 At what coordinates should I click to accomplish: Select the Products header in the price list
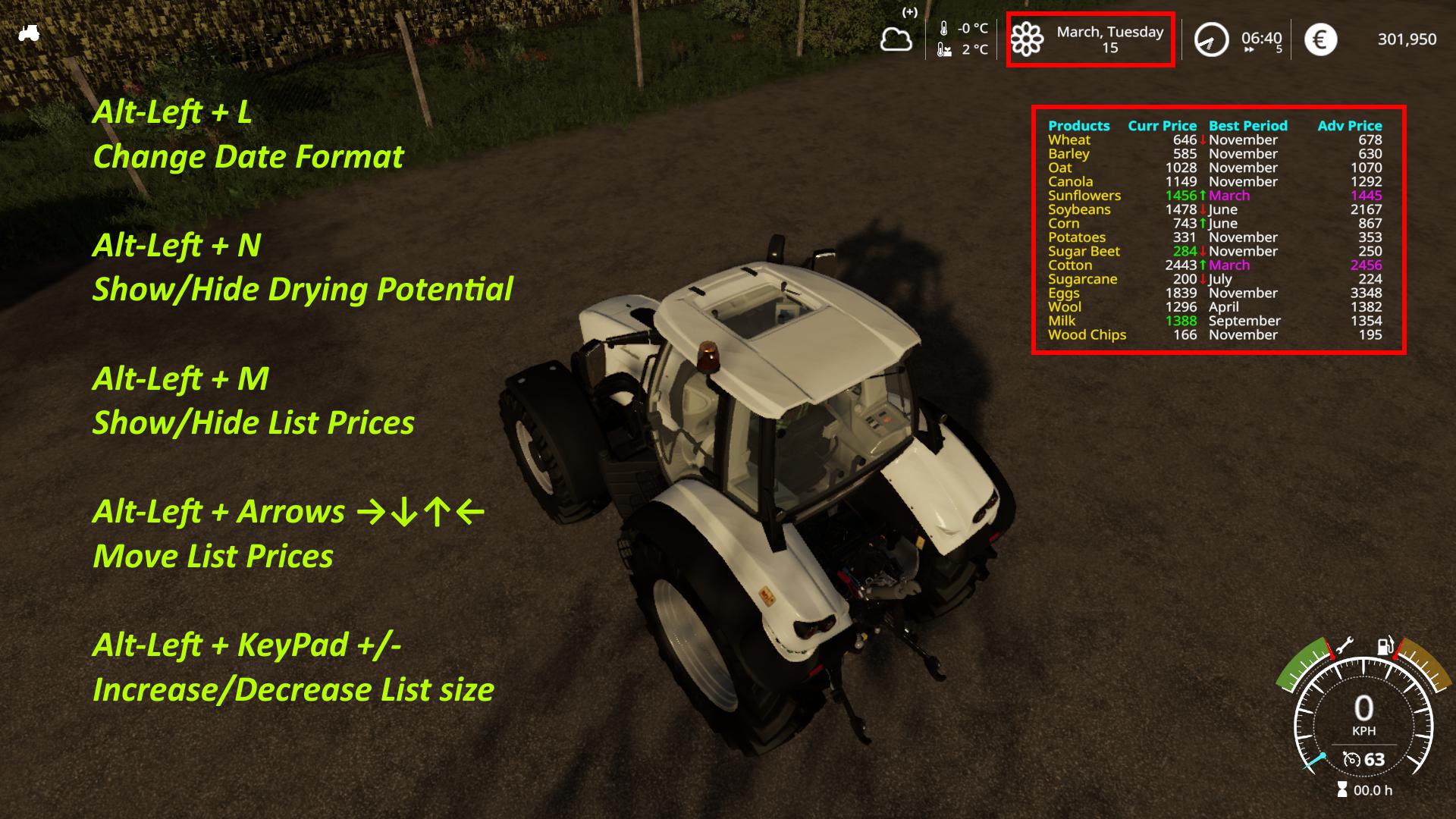click(x=1079, y=126)
